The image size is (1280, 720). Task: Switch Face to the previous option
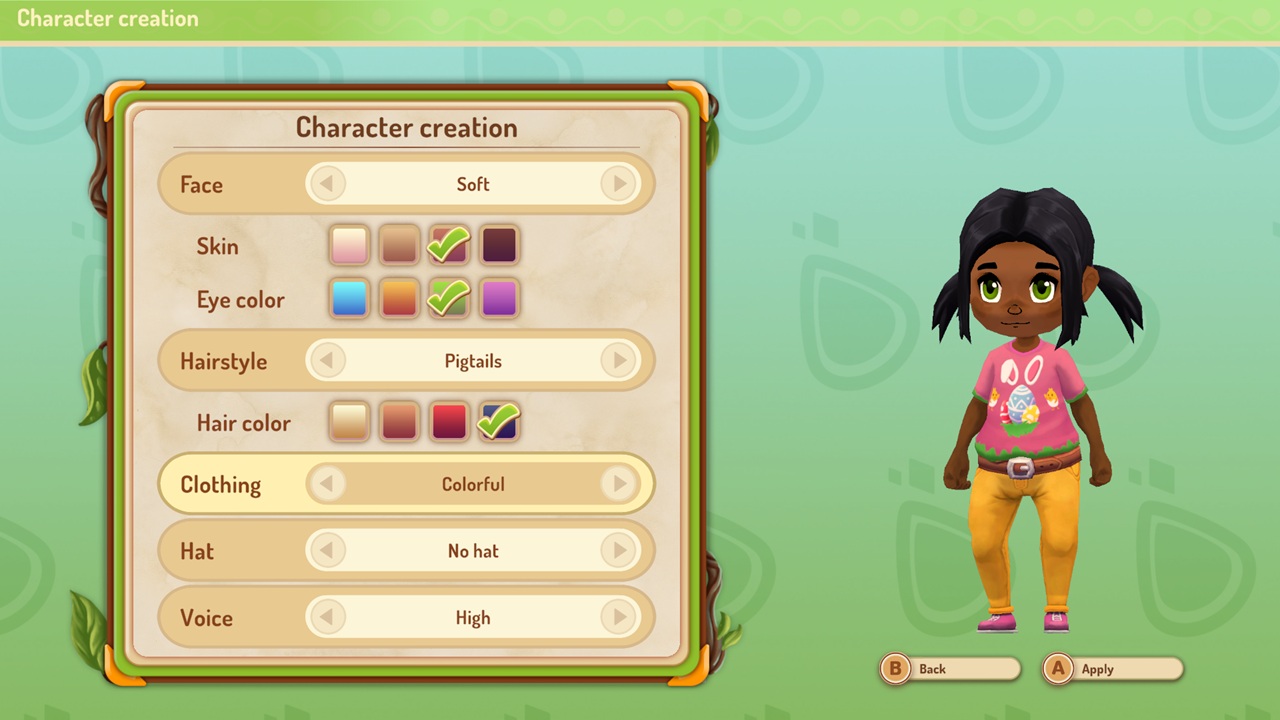327,184
